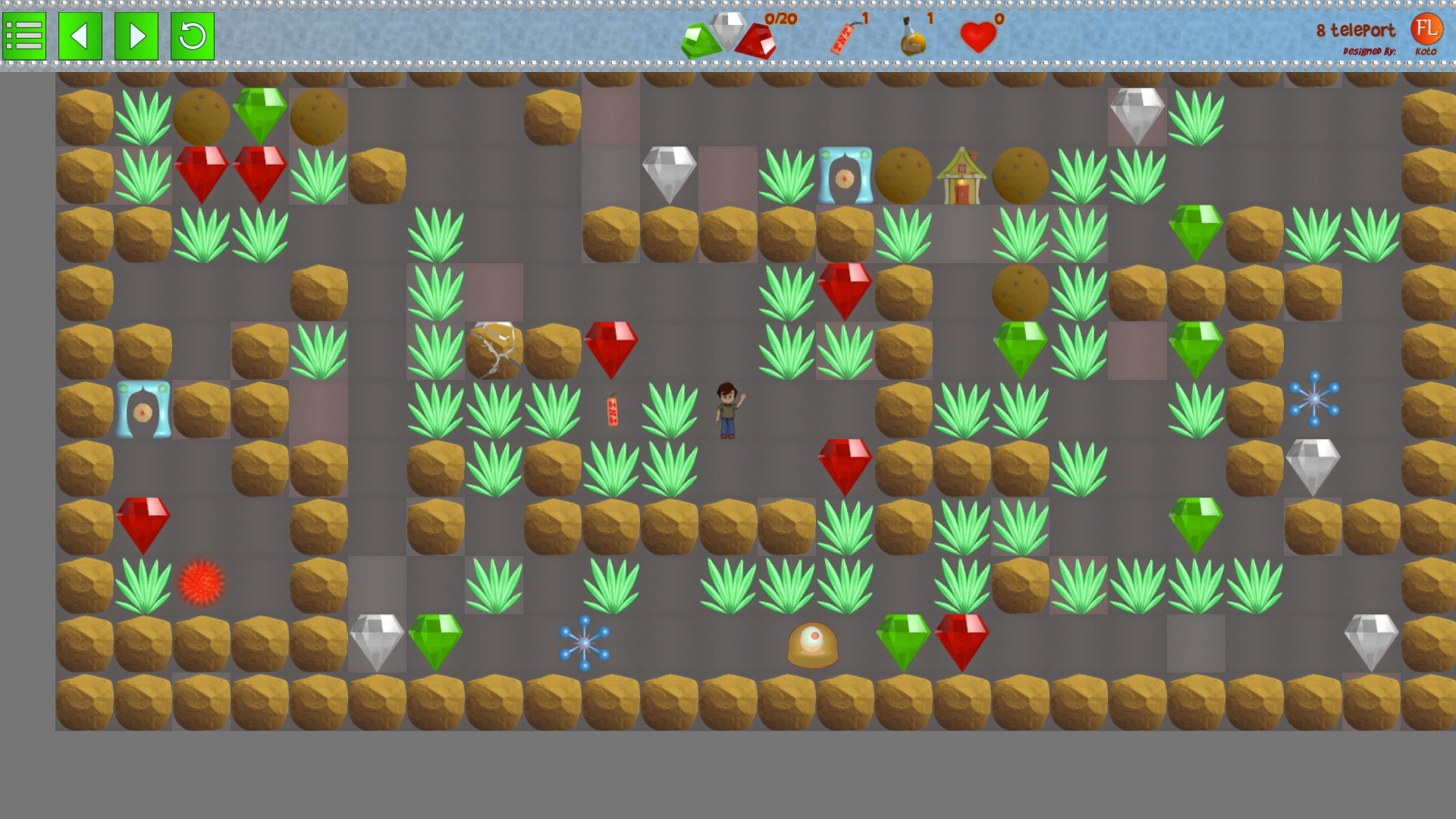Restart the current level
The height and width of the screenshot is (819, 1456).
(191, 36)
